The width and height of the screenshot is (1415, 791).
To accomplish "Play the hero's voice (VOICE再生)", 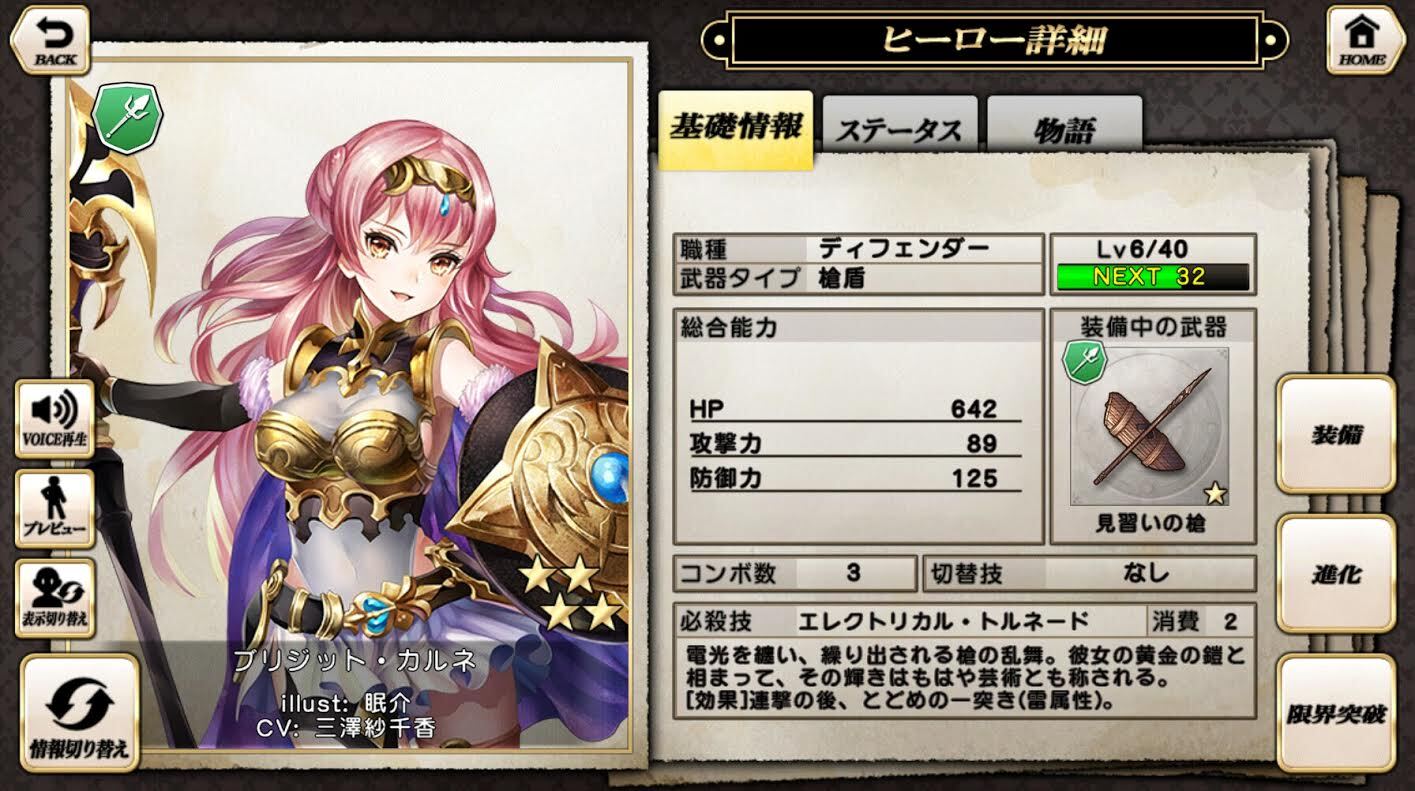I will pos(55,419).
